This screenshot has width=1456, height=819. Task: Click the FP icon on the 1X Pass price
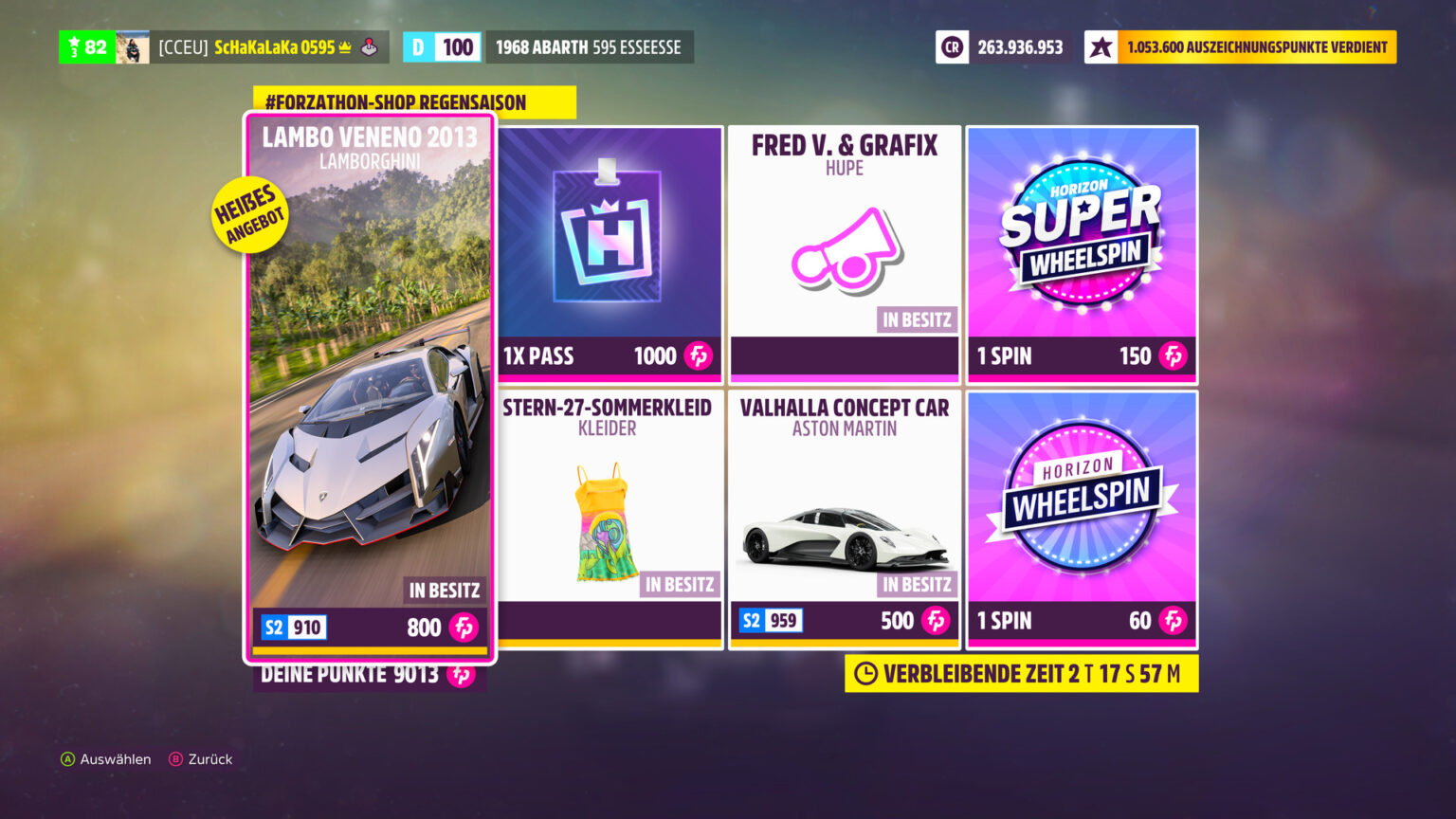point(699,356)
